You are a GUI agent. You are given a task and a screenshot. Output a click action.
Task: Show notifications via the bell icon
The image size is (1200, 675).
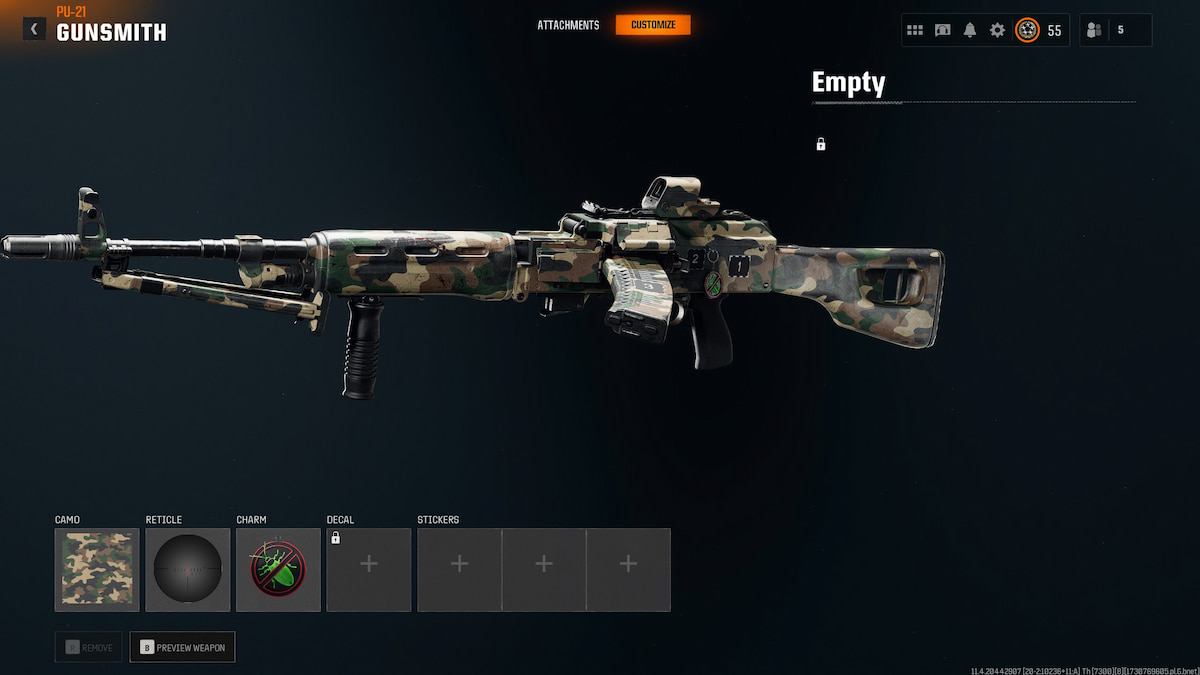point(969,30)
